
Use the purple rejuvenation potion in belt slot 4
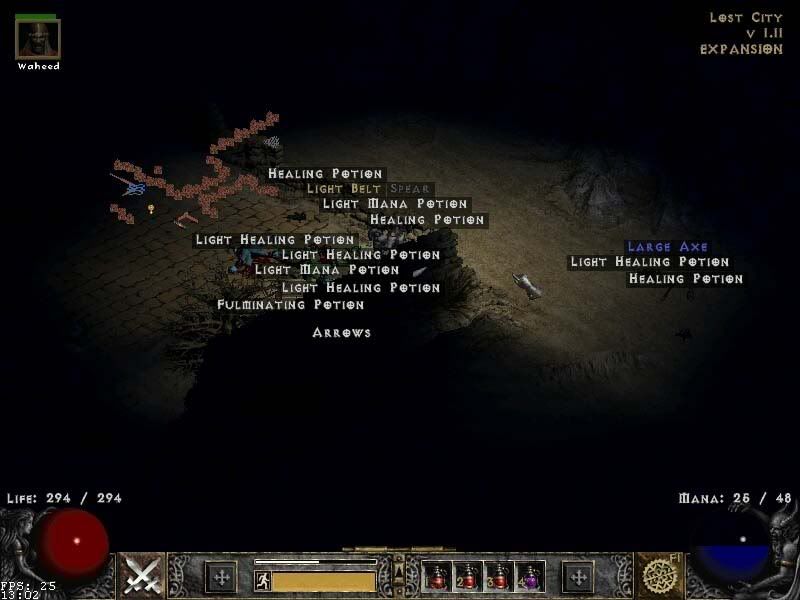click(x=529, y=576)
